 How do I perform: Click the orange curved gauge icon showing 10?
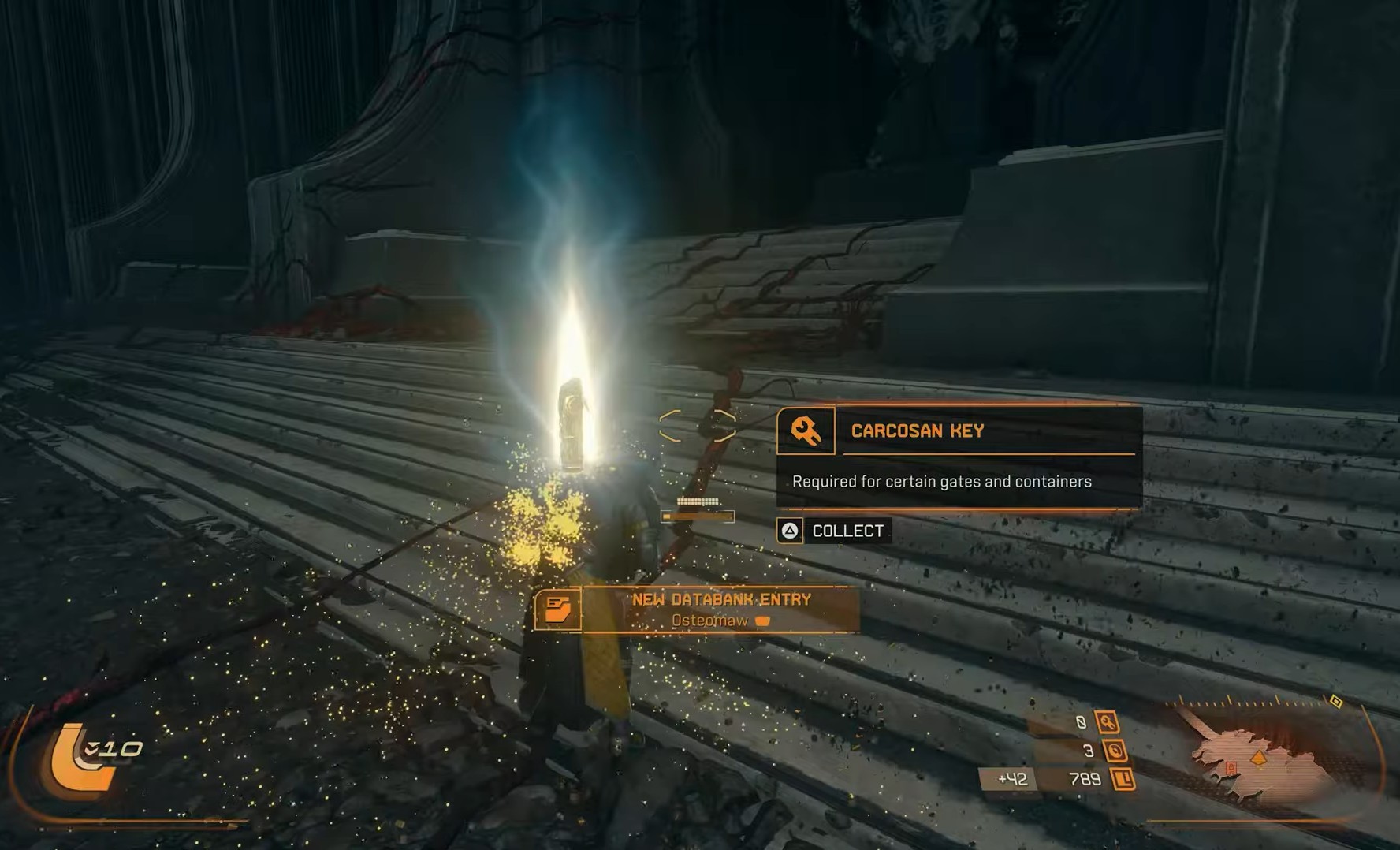(79, 761)
